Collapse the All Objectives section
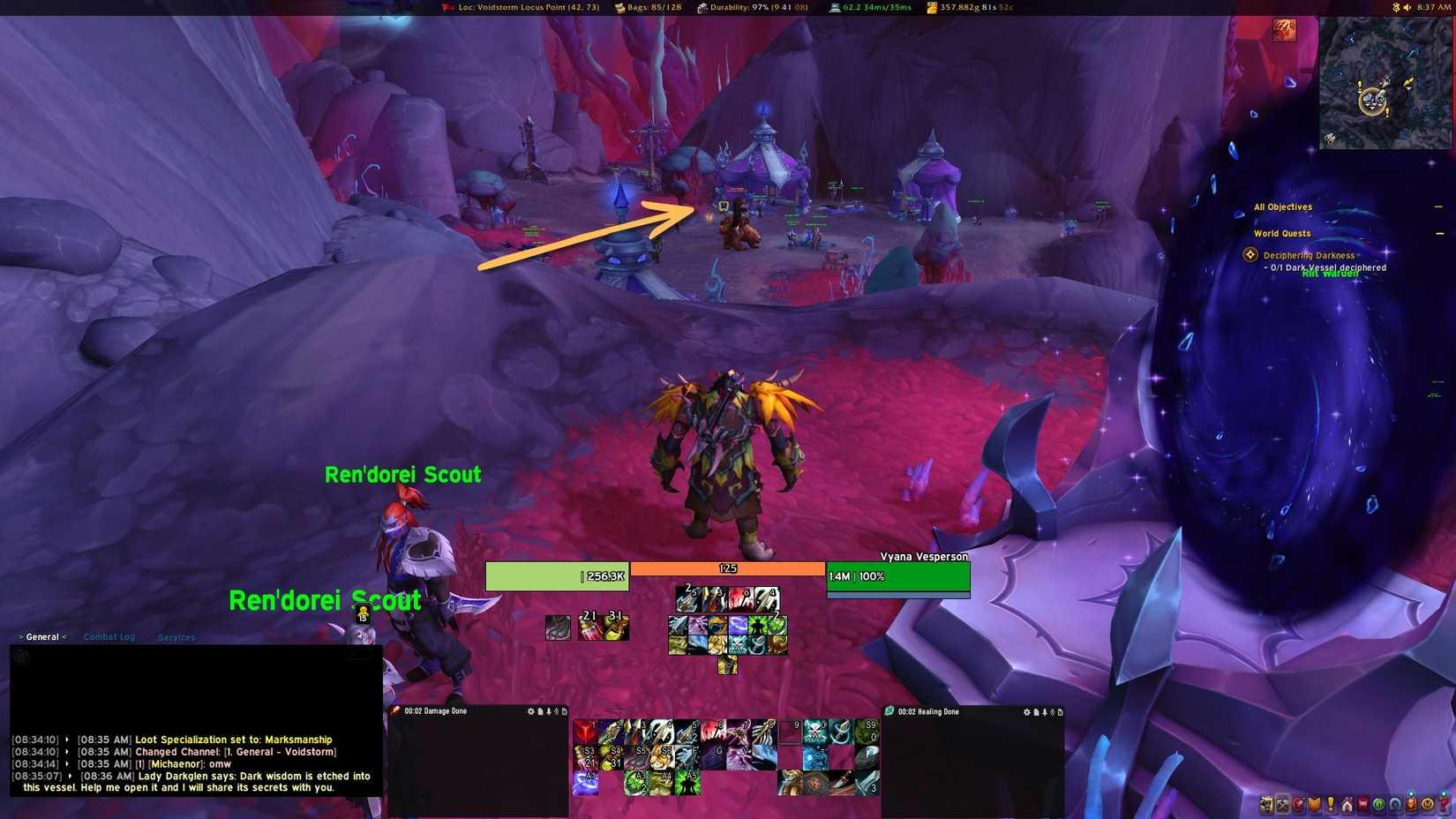Screen dimensions: 1456x819 coord(1438,207)
